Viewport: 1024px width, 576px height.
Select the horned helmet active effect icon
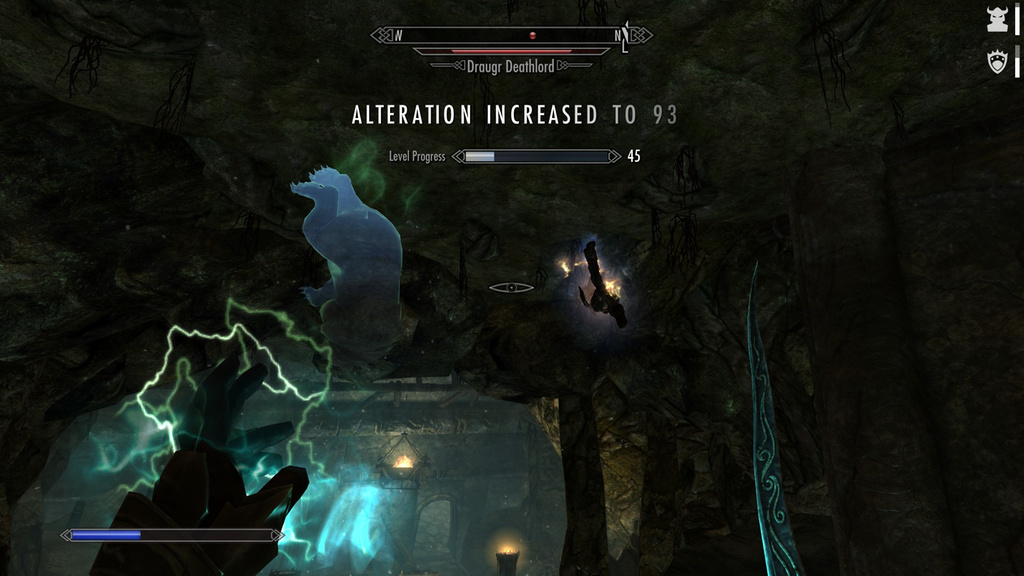997,19
